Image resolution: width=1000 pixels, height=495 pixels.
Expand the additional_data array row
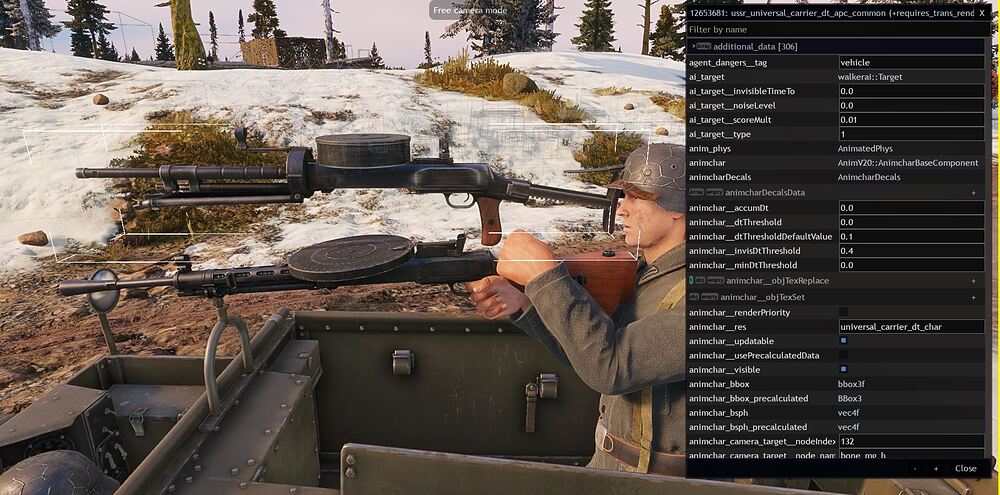[693, 46]
